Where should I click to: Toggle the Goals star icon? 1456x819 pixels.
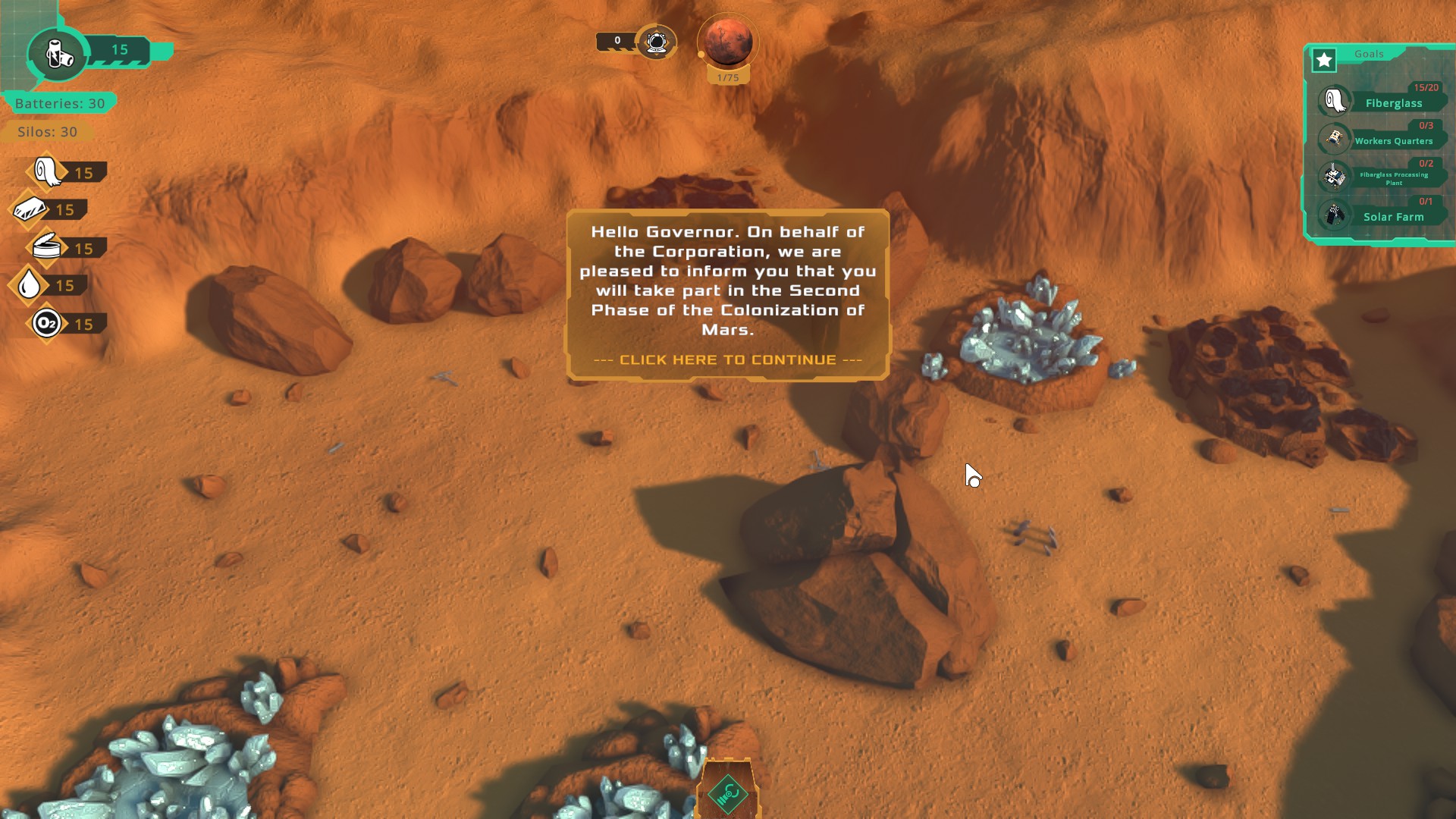pos(1324,60)
